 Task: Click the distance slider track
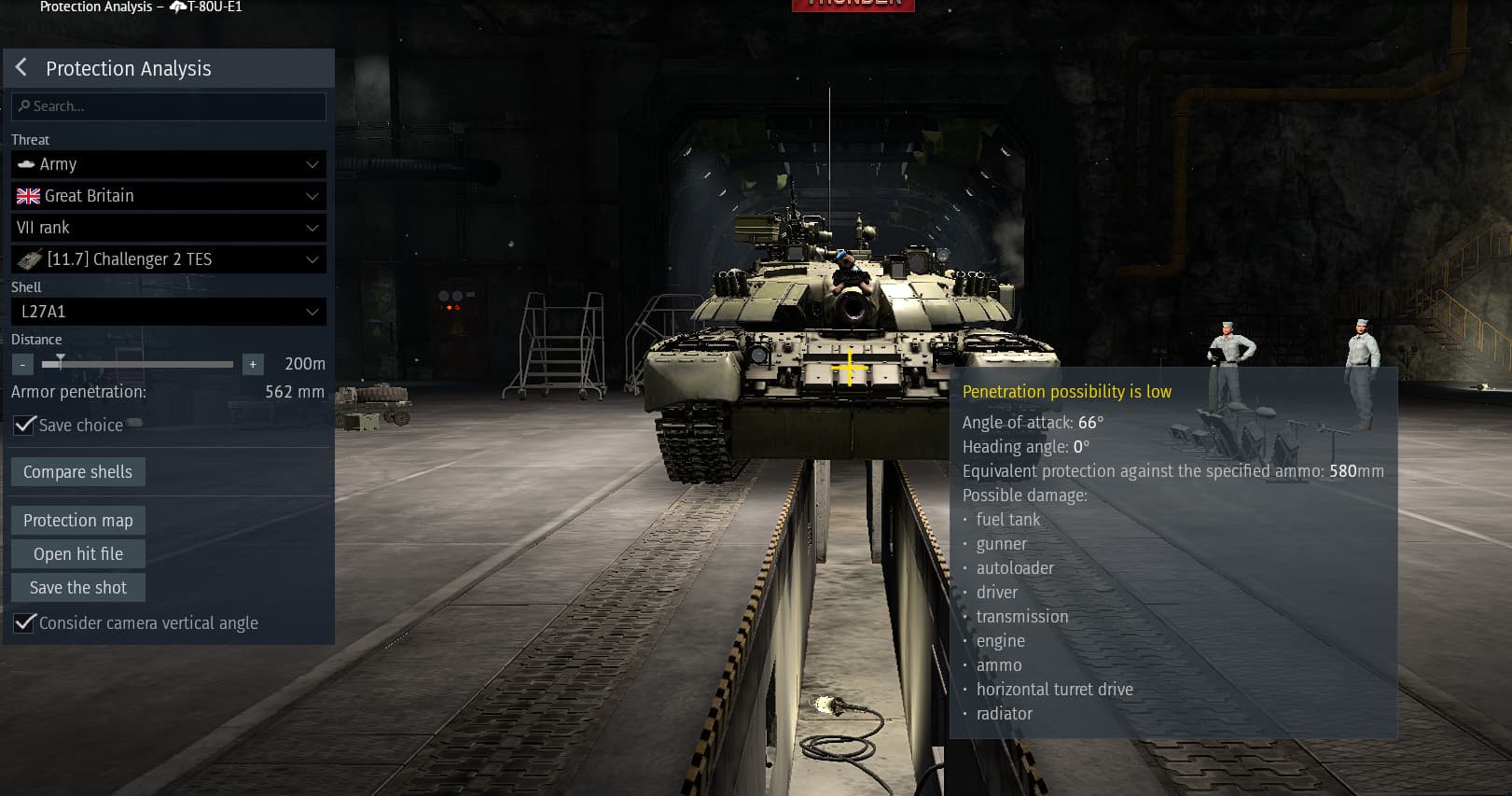140,364
